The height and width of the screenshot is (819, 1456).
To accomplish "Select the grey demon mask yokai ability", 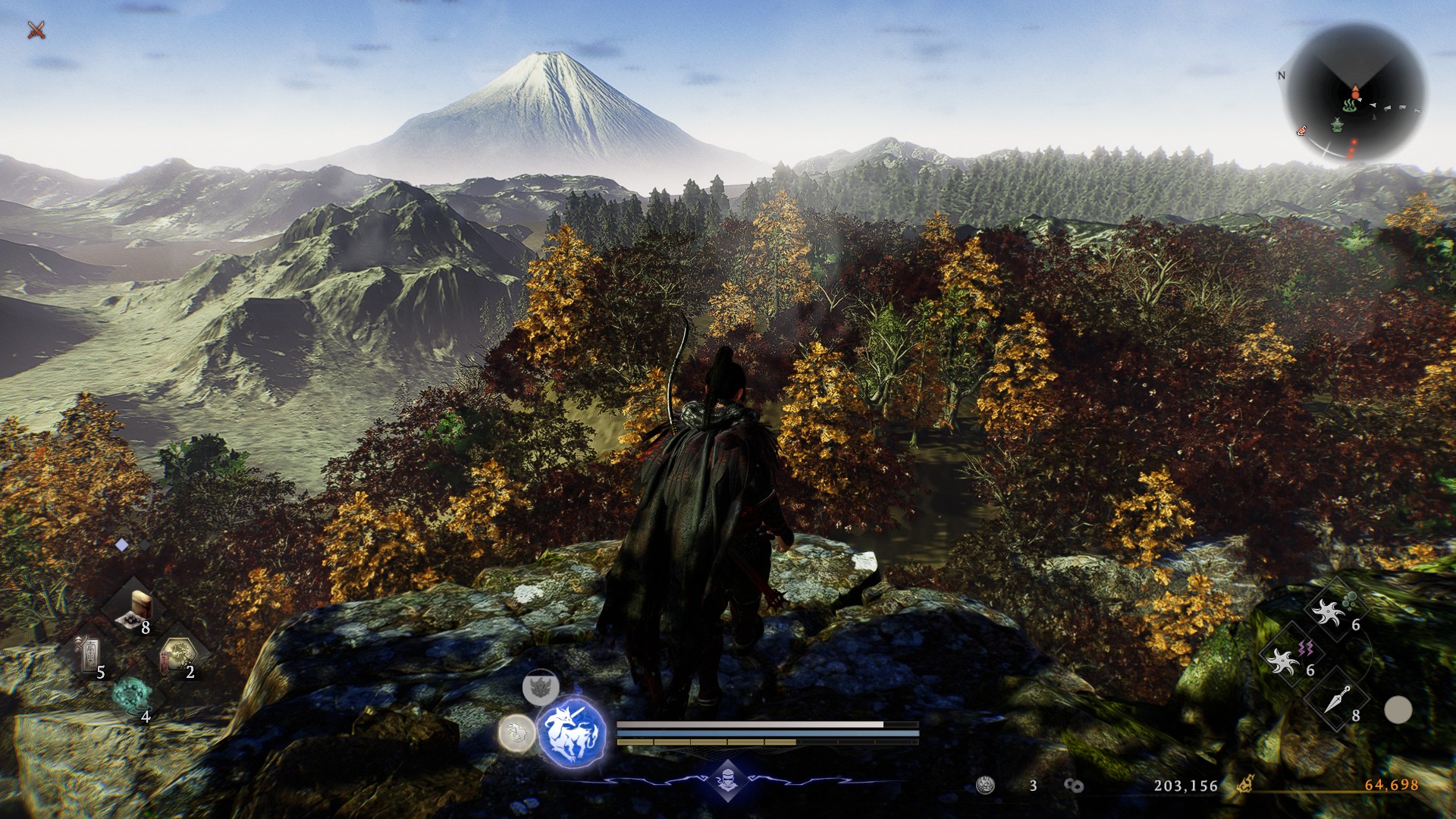I will 541,688.
